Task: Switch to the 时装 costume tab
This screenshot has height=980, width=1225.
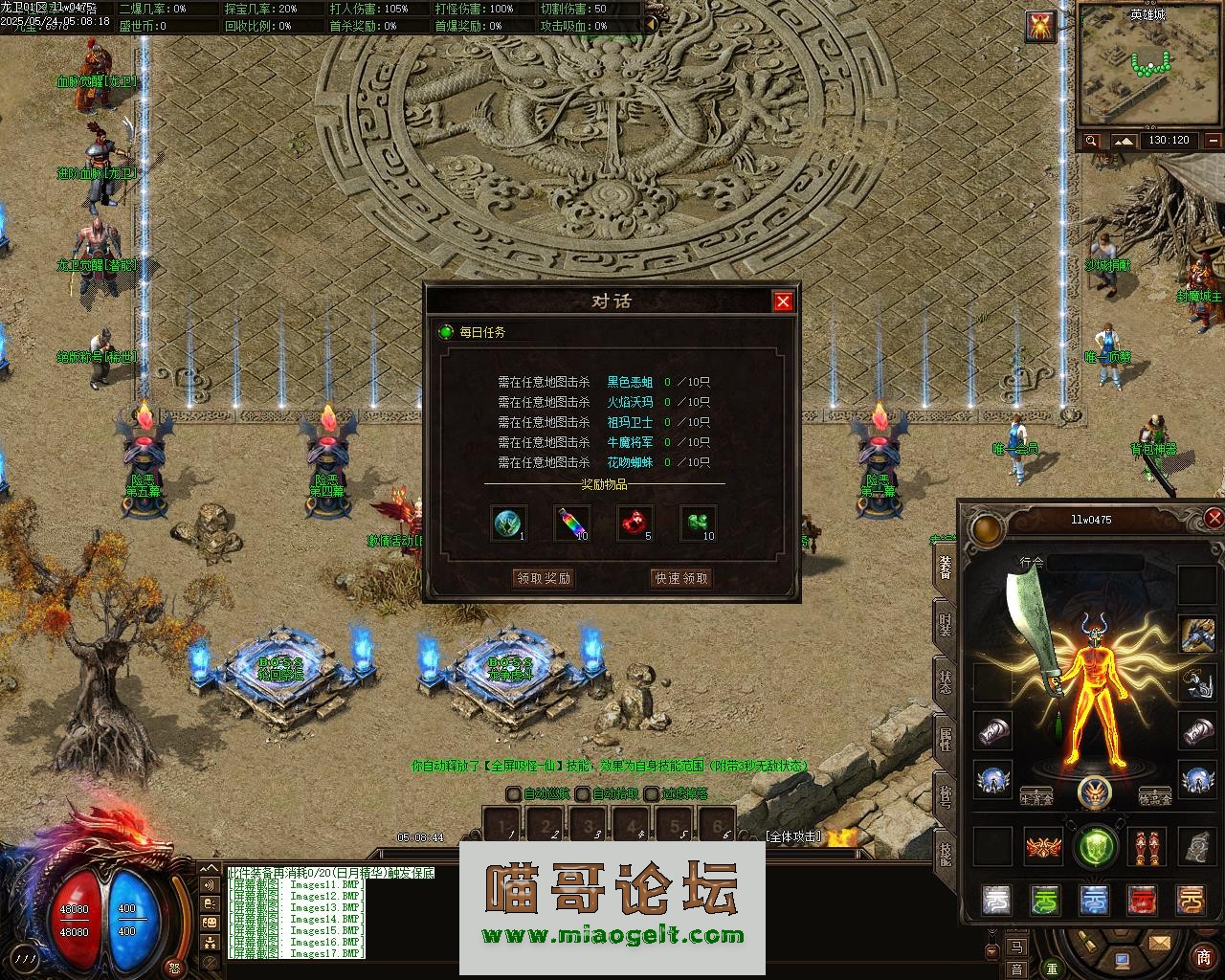Action: tap(946, 625)
